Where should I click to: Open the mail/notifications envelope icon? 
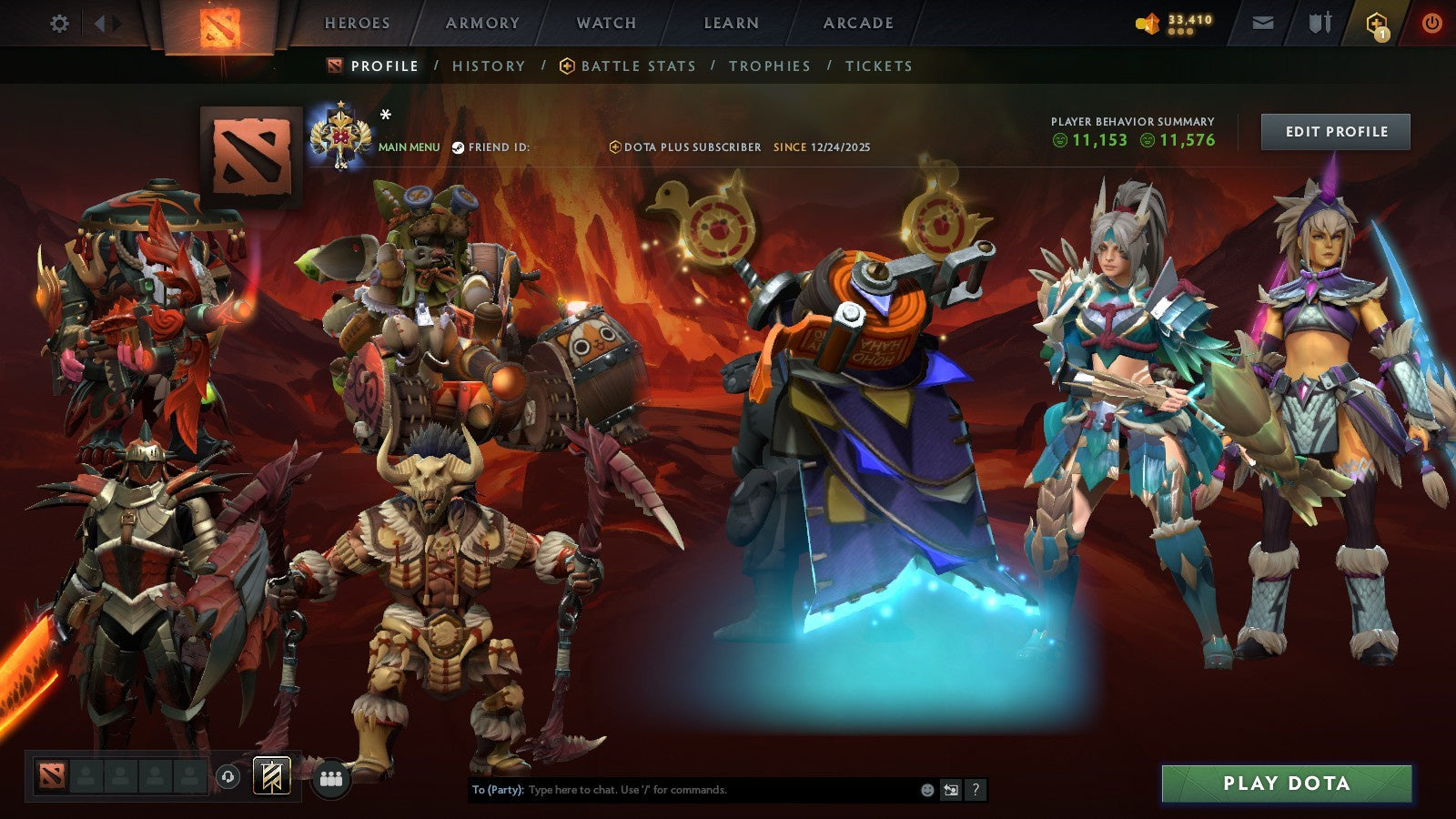[x=1263, y=23]
